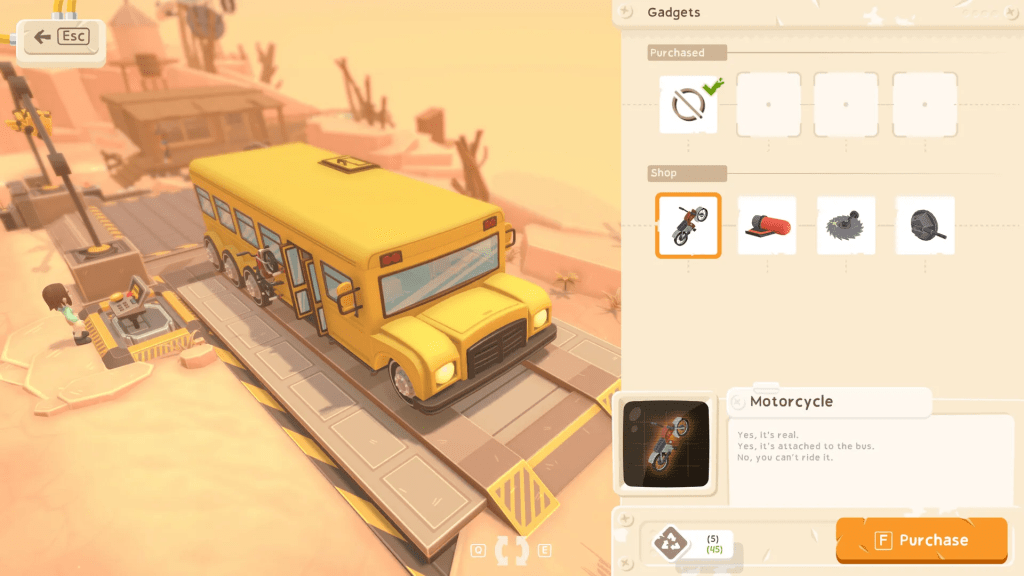Select the purchased gadget with the green checkmark
The width and height of the screenshot is (1024, 576).
[x=688, y=104]
